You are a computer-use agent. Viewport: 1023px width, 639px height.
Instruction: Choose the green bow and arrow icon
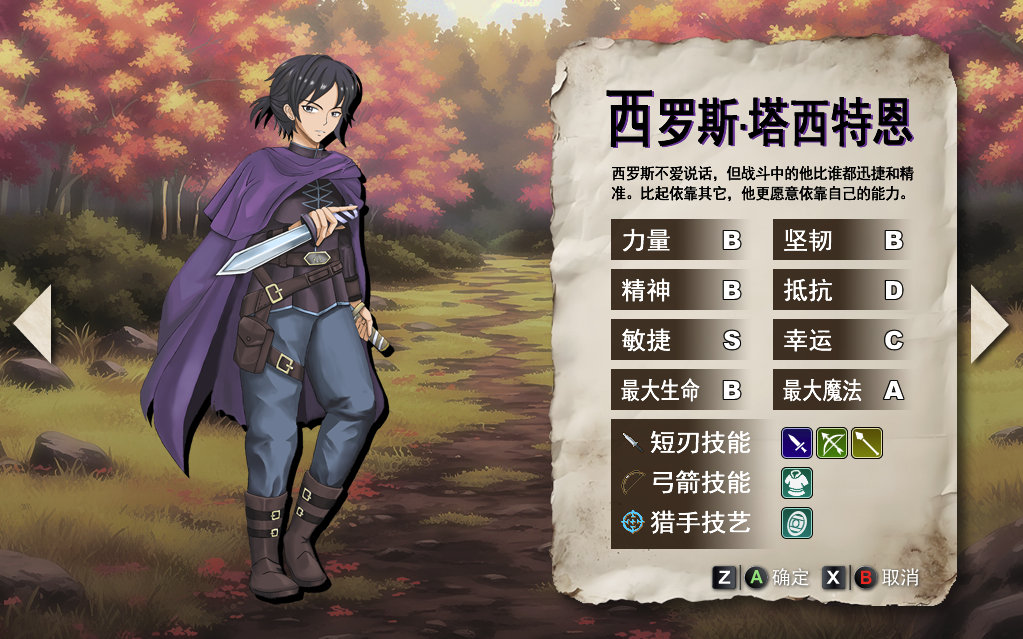point(832,443)
